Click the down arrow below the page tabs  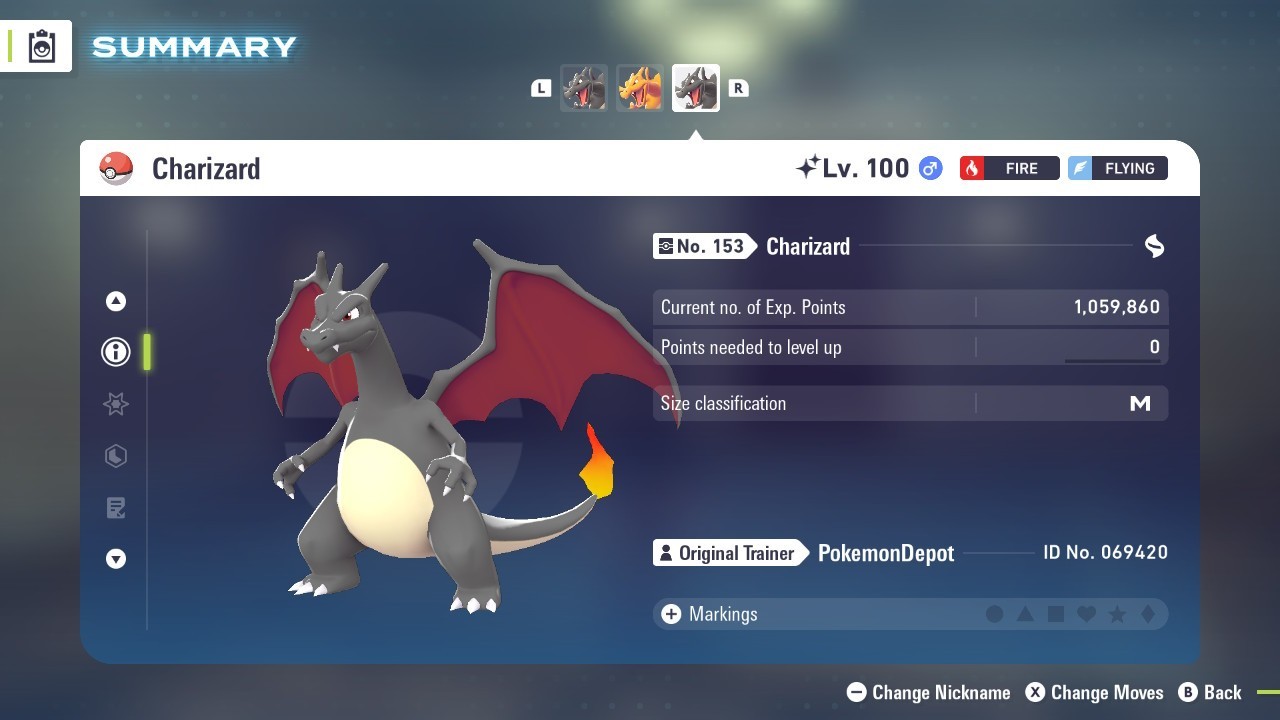(116, 559)
